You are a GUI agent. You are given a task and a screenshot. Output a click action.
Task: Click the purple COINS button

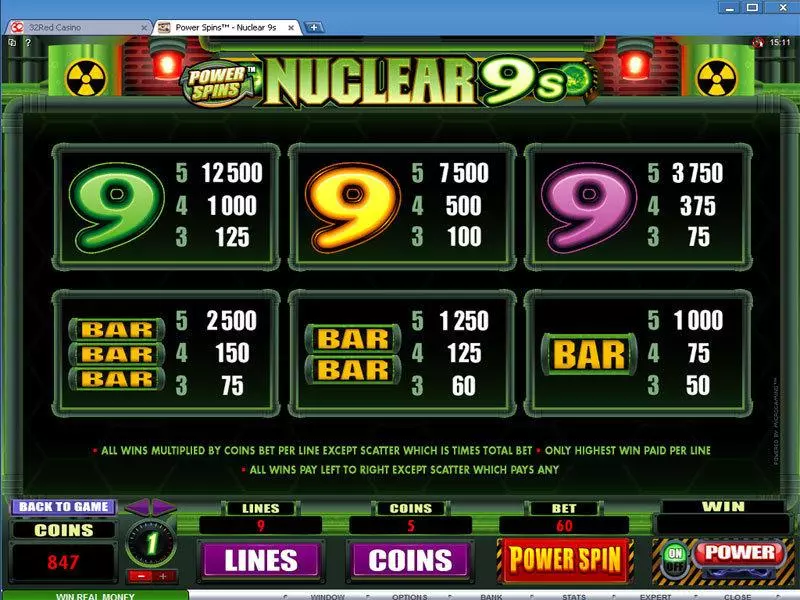[x=410, y=560]
